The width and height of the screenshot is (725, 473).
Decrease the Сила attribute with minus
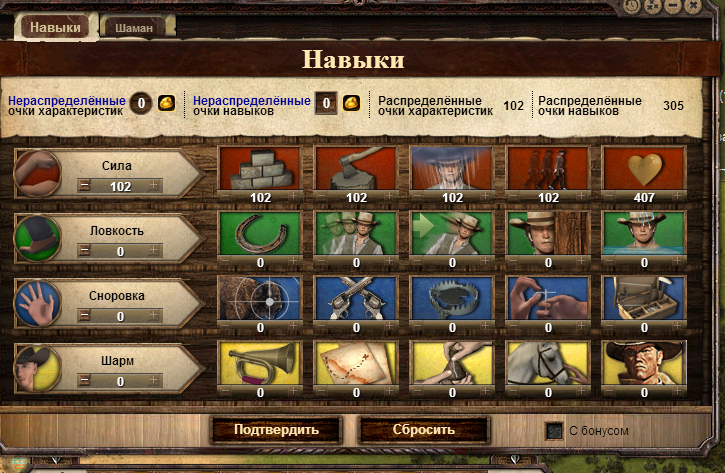tap(84, 186)
